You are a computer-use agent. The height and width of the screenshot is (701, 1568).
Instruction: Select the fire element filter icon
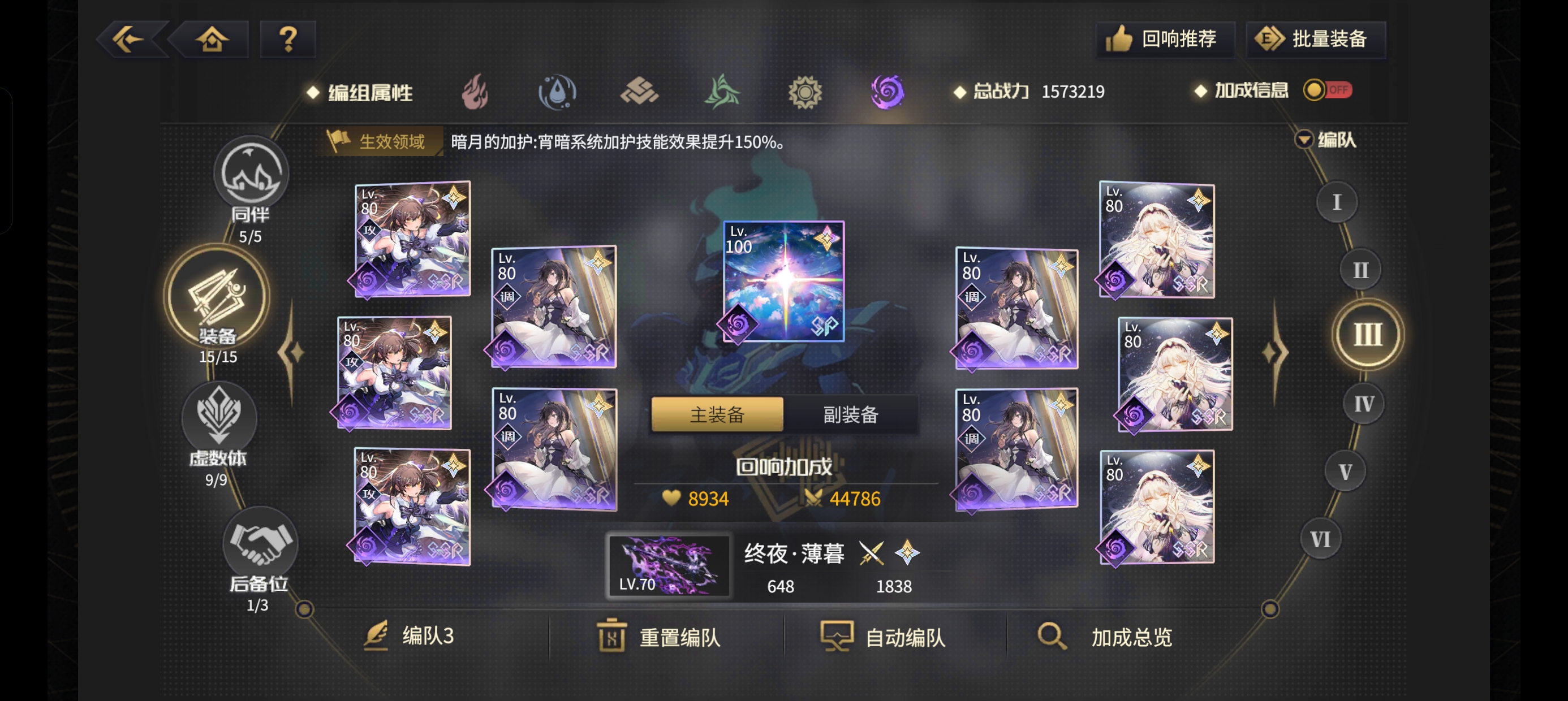[478, 92]
